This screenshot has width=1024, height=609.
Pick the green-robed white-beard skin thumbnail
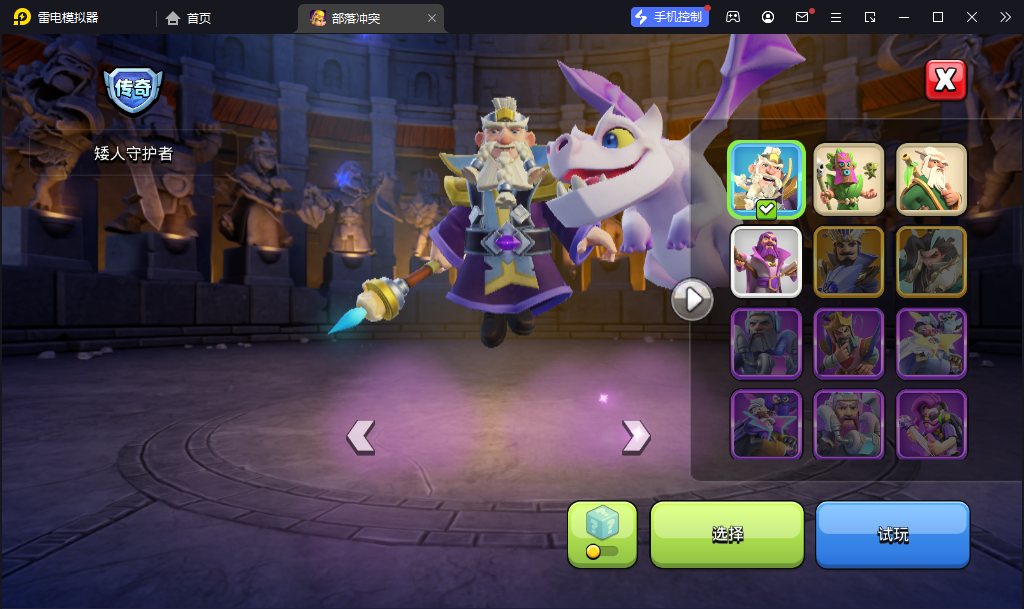tap(931, 179)
